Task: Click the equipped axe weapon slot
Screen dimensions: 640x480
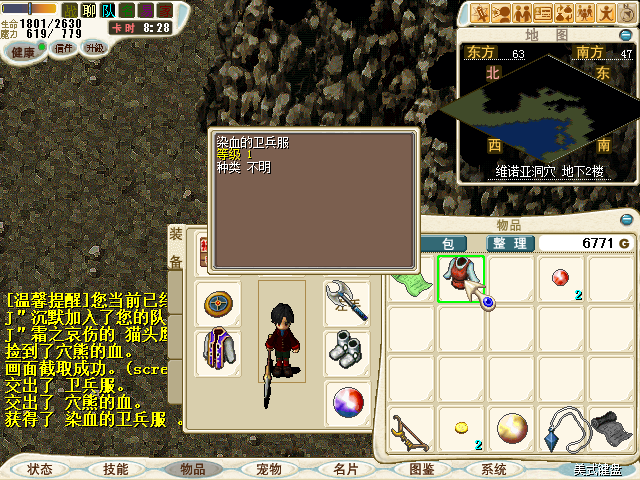Action: [x=347, y=300]
